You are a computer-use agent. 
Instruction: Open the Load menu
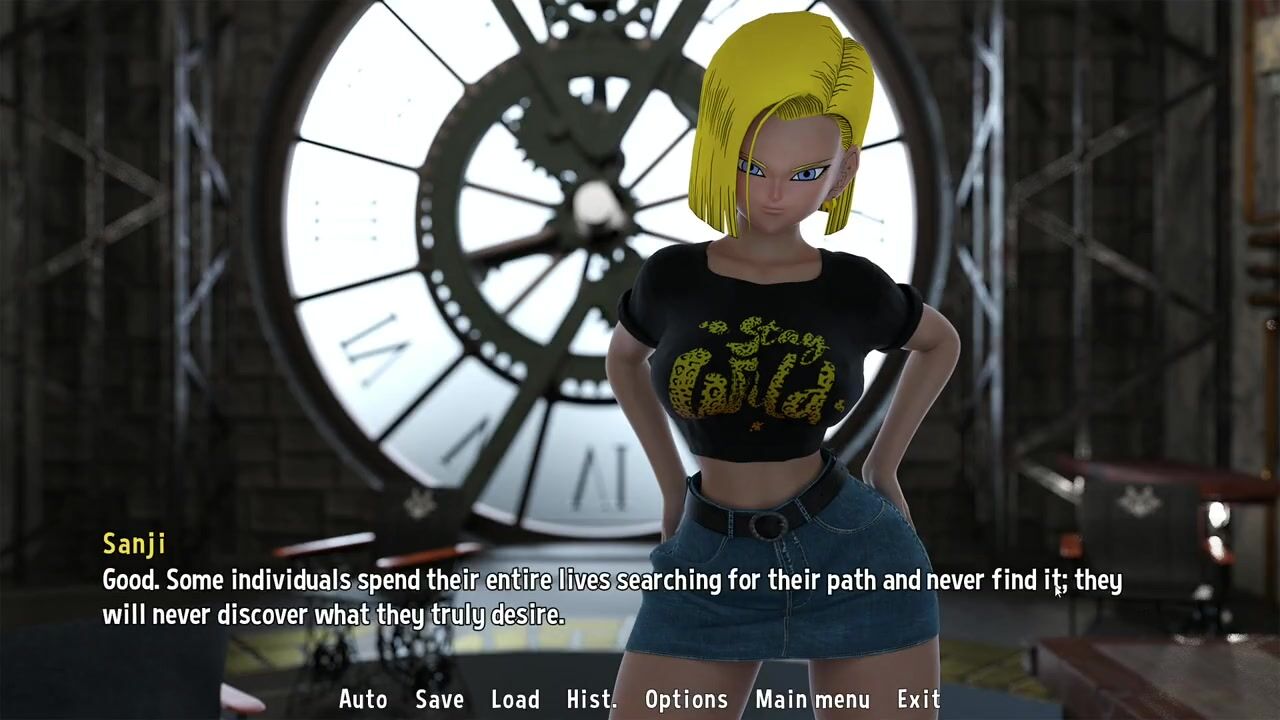(515, 699)
